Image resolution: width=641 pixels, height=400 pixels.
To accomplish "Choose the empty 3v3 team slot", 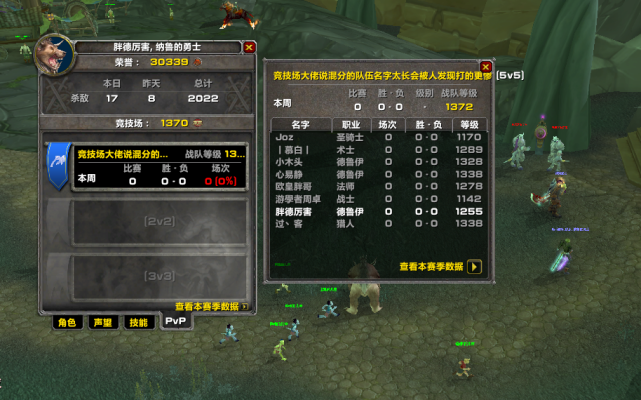I will [158, 275].
